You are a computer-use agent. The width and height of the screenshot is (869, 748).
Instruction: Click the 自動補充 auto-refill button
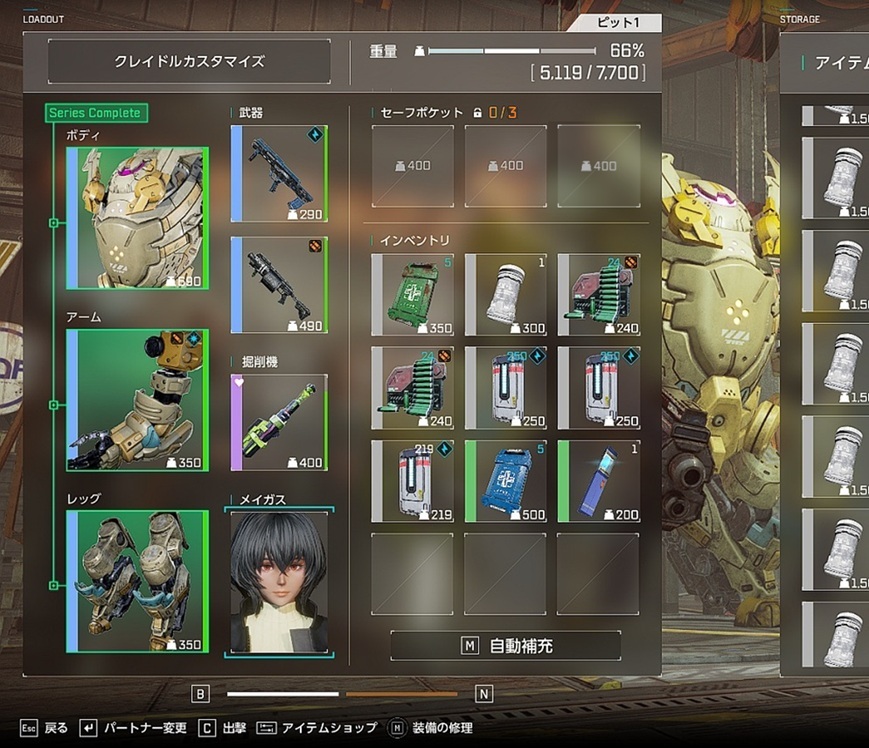tap(505, 646)
